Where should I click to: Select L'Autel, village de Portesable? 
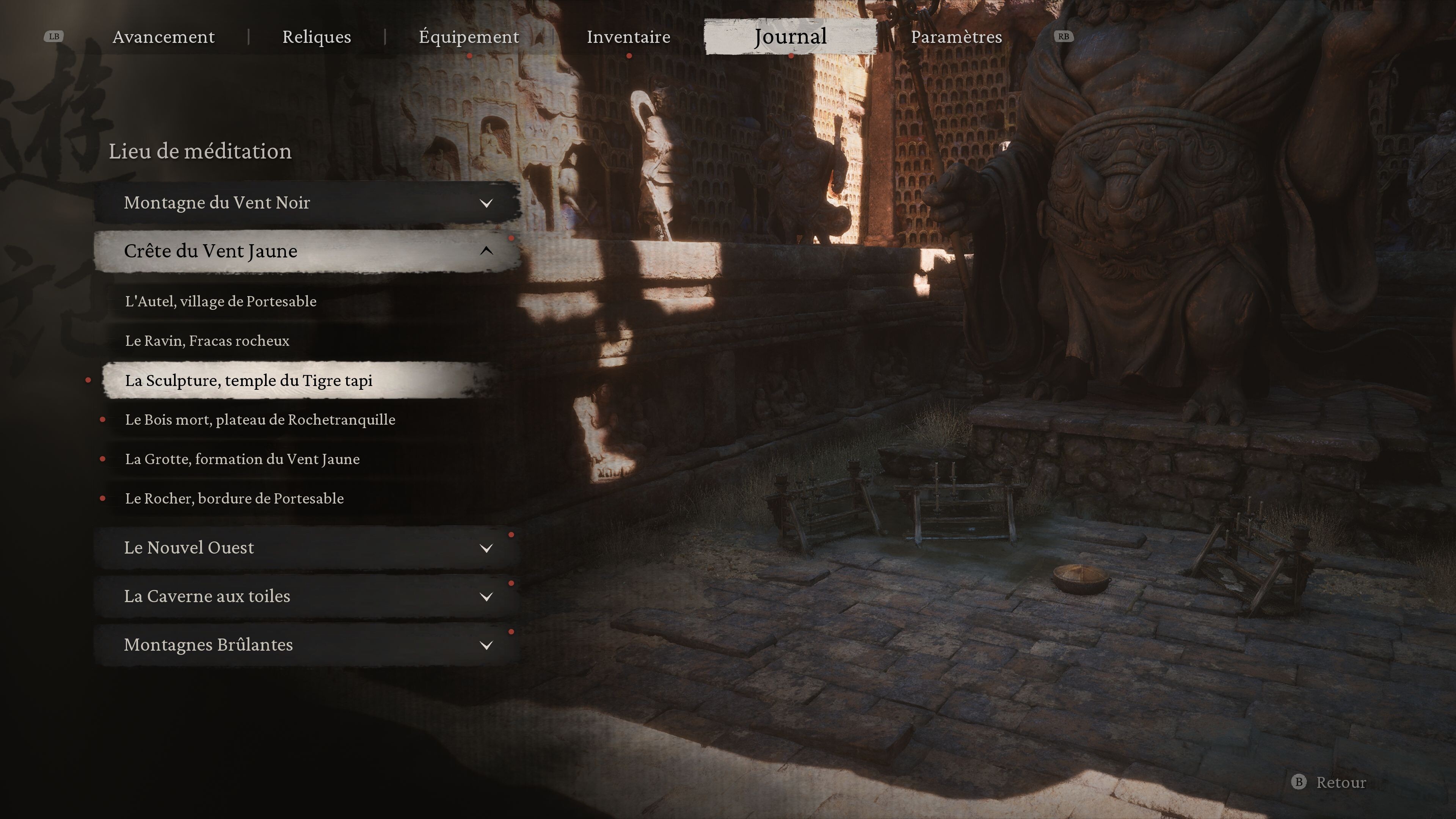pos(220,301)
